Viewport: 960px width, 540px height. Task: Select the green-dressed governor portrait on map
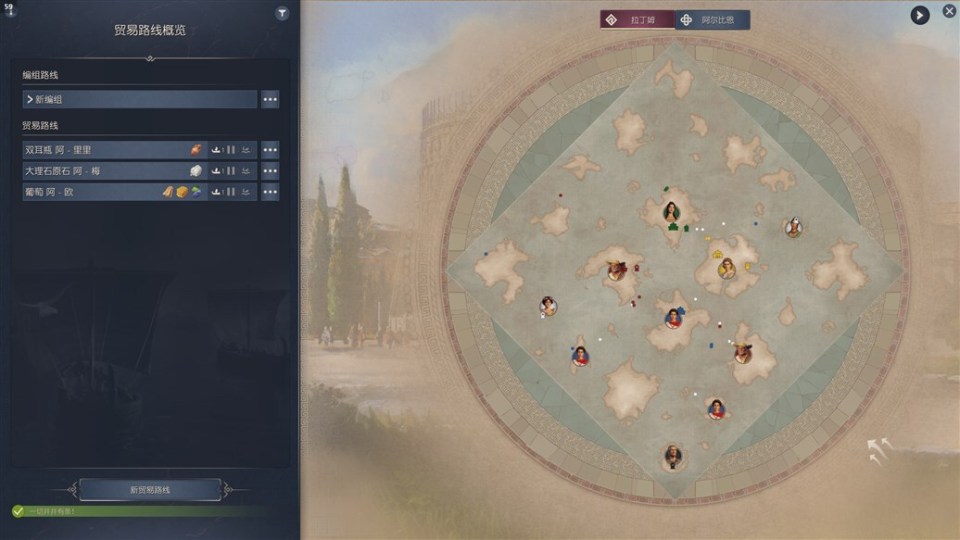pyautogui.click(x=672, y=212)
